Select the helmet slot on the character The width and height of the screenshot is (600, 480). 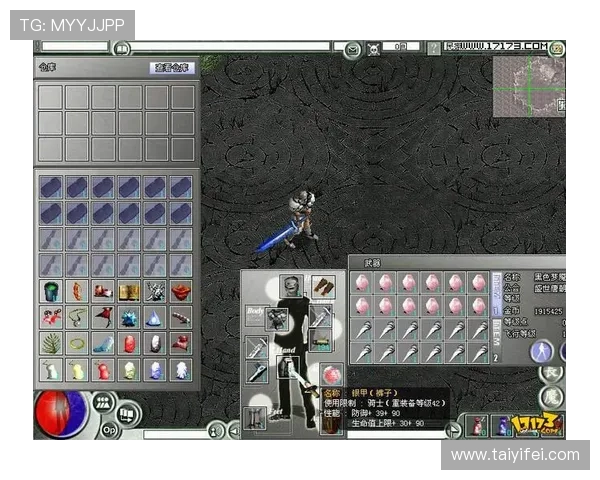click(290, 287)
